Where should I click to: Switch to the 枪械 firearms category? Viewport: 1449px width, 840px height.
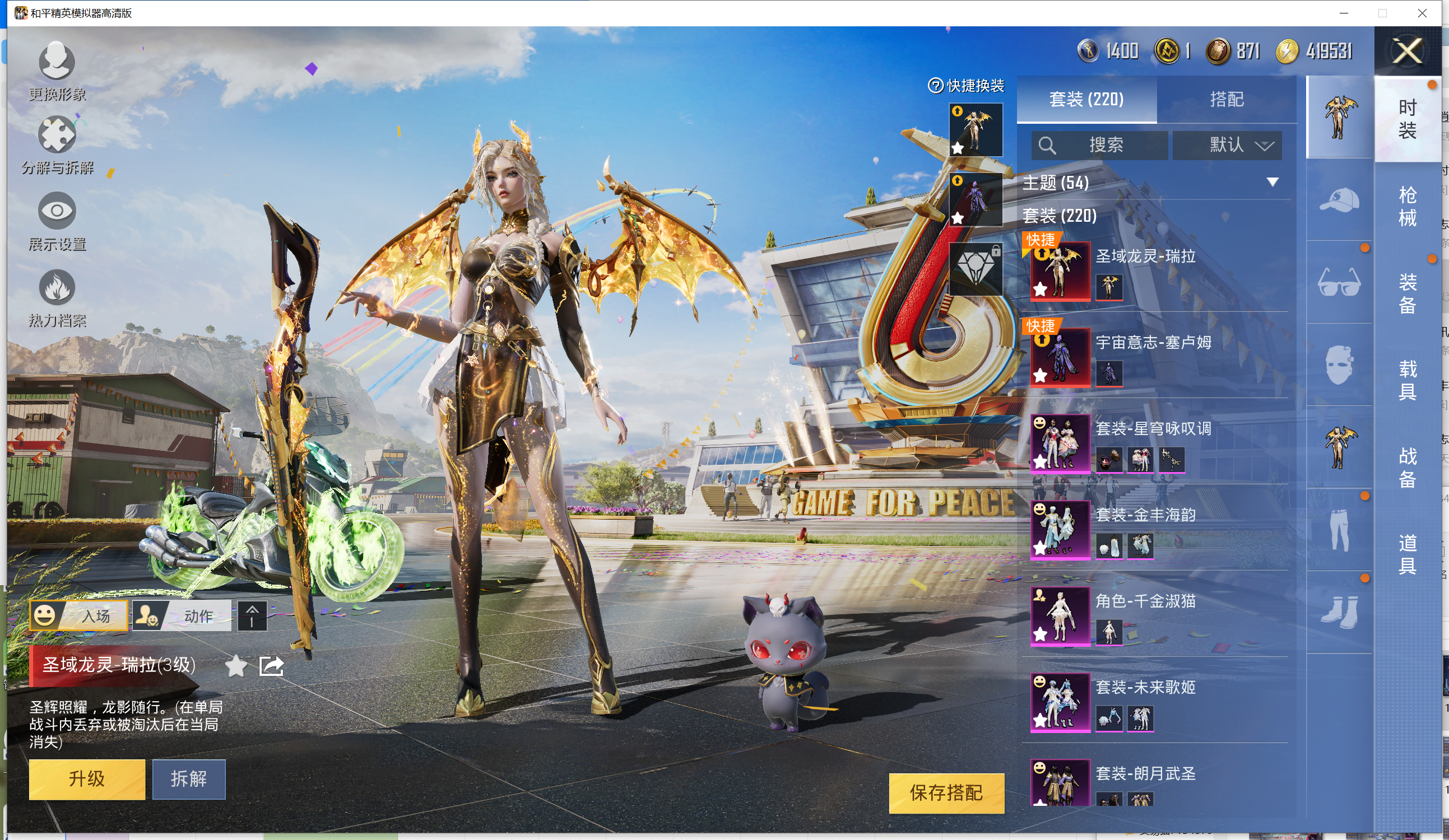click(1407, 206)
